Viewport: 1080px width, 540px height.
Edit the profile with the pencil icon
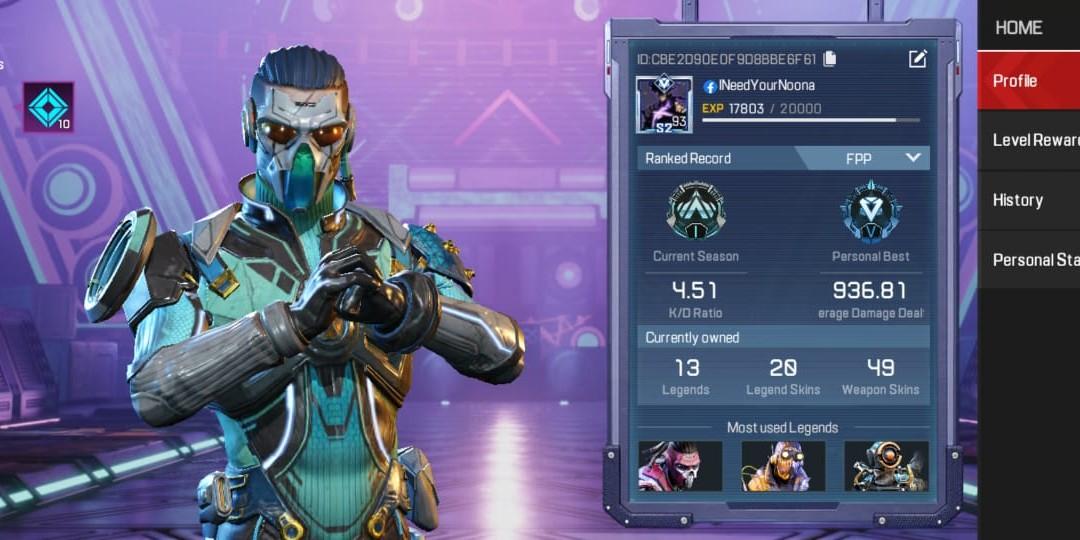(x=917, y=59)
